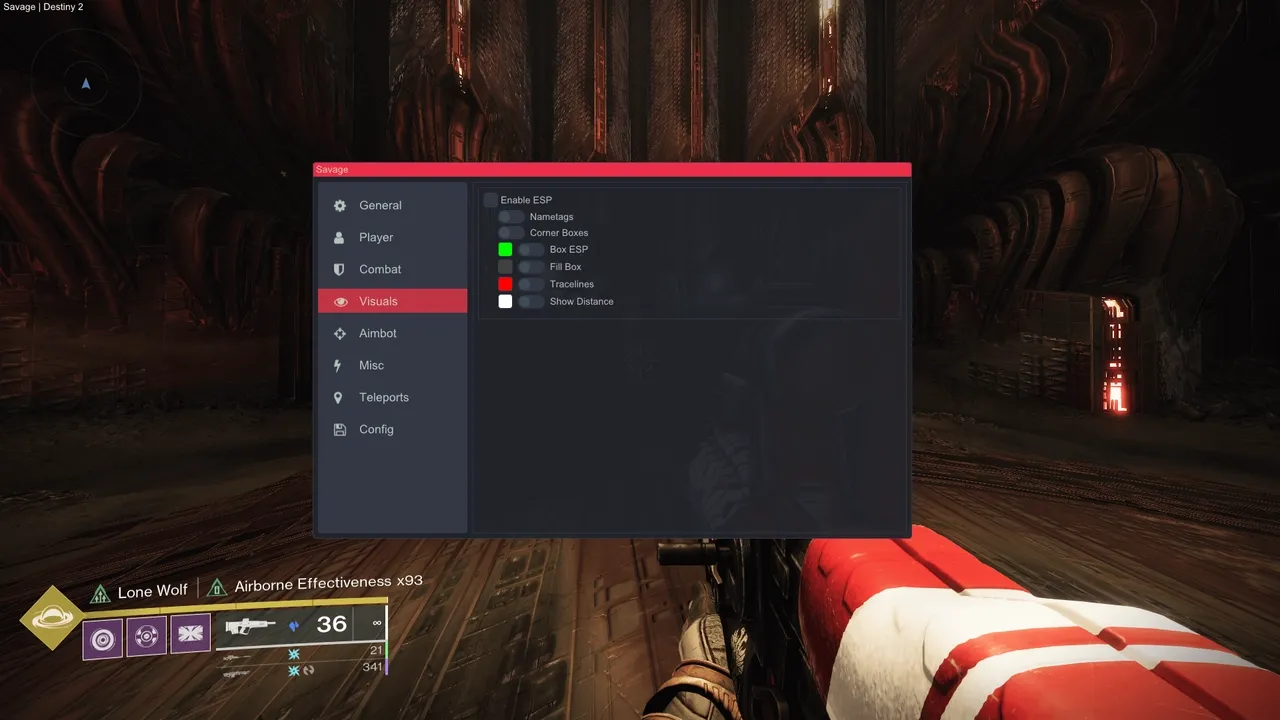Toggle Show Distance option
Screen dimensions: 1280x720
click(x=531, y=301)
